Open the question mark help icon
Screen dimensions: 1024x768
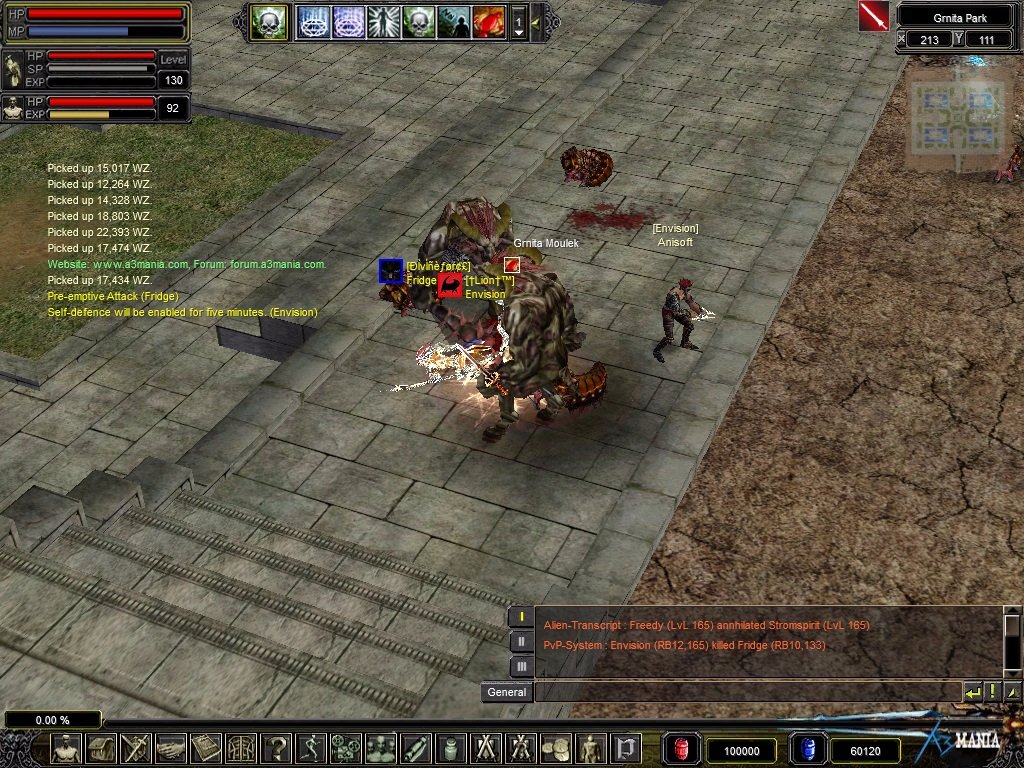tap(275, 748)
